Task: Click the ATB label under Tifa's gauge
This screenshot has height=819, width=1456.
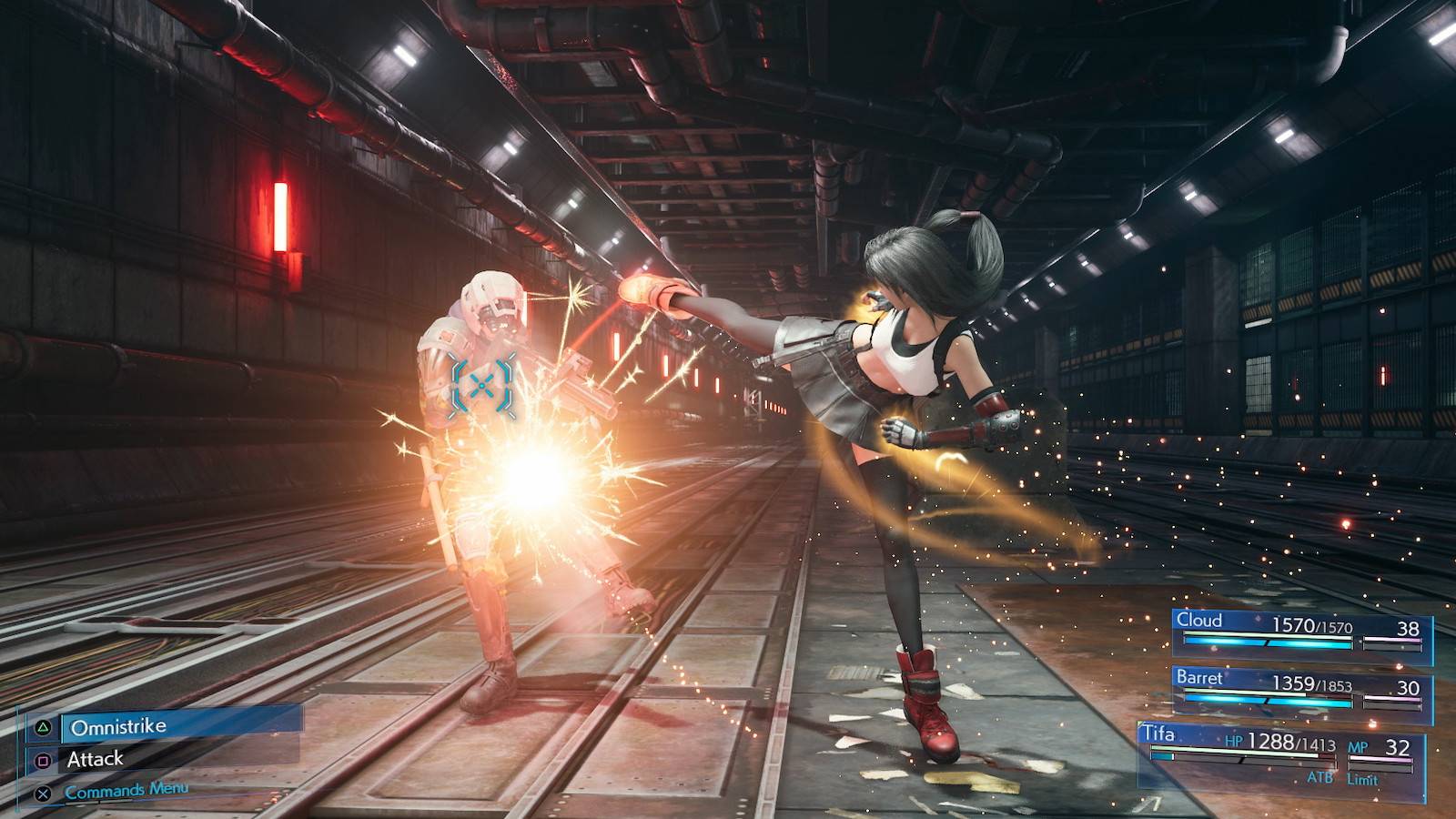Action: click(x=1319, y=778)
